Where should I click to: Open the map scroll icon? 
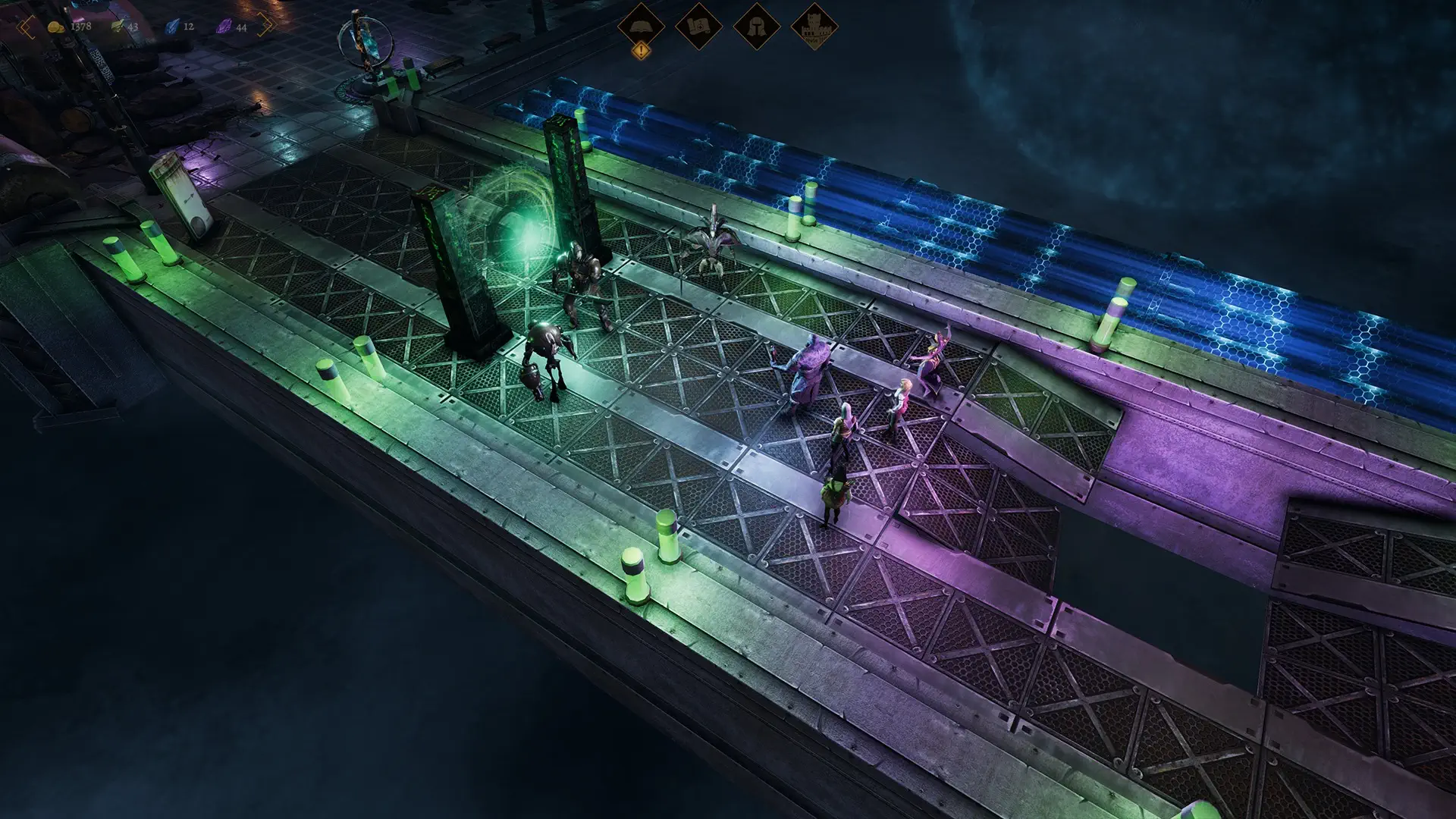pos(698,27)
